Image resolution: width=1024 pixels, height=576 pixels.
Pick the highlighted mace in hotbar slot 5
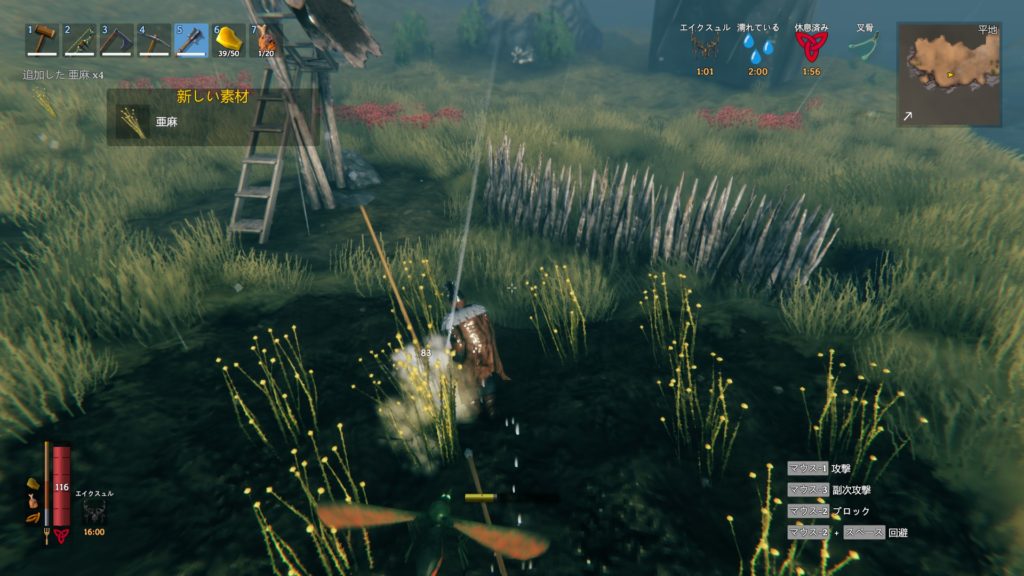click(x=191, y=41)
